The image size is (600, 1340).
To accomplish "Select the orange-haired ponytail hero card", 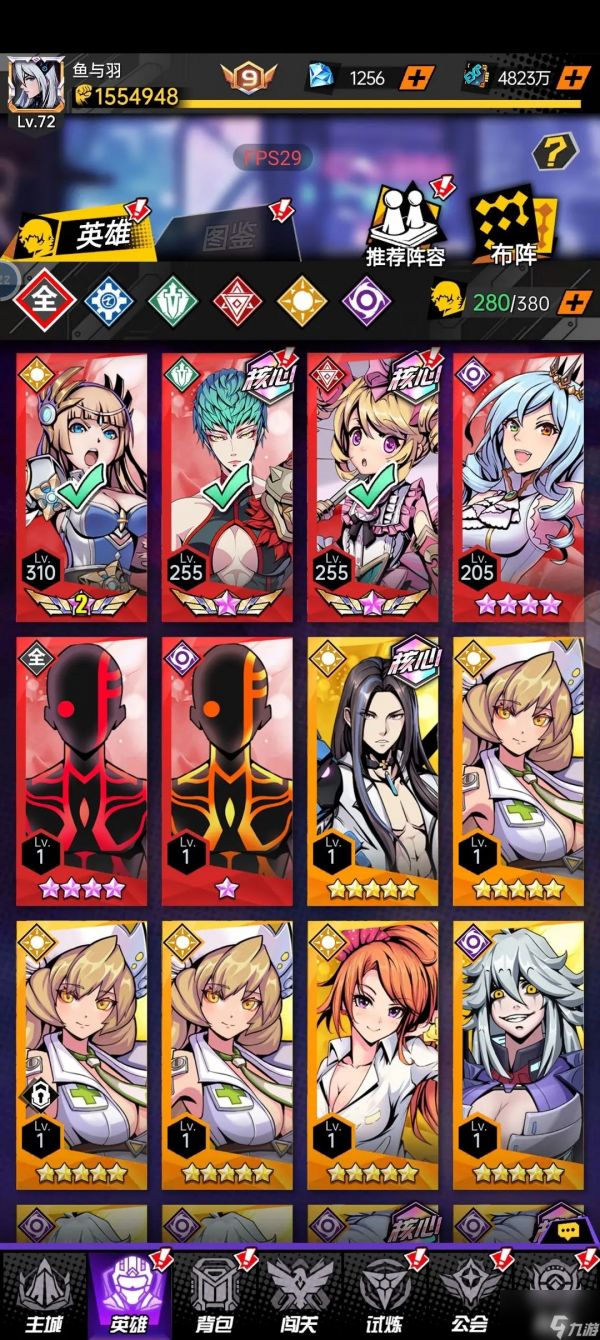I will click(372, 1055).
